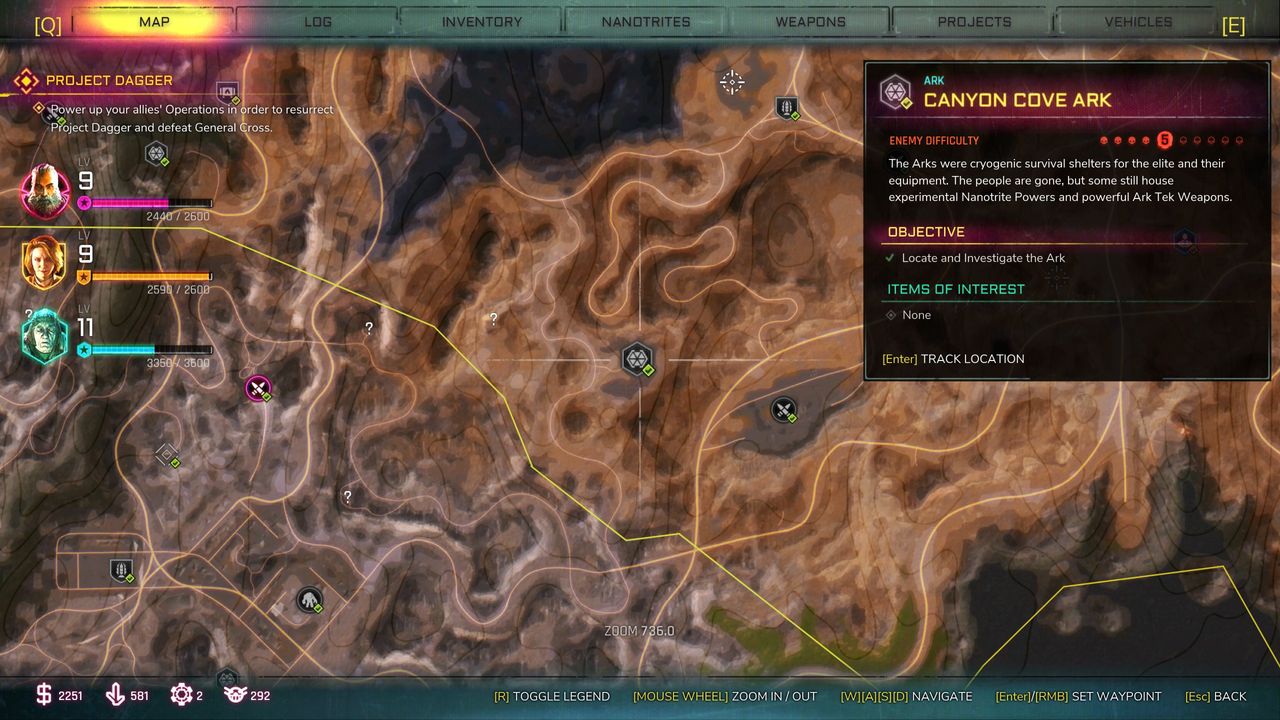1280x720 pixels.
Task: Select the Project Dagger tracked quest
Action: click(109, 80)
